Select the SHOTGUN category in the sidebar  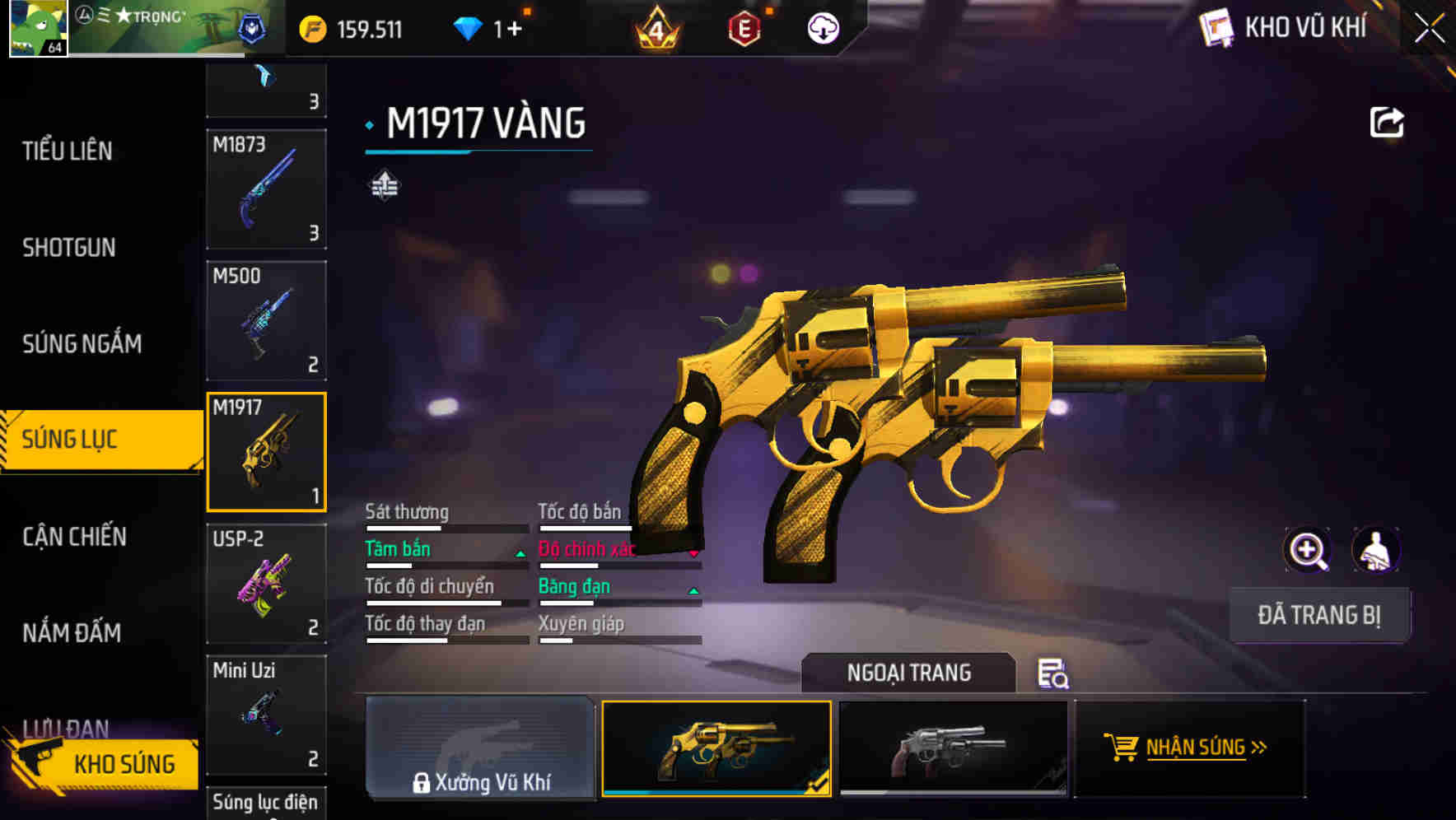point(68,247)
